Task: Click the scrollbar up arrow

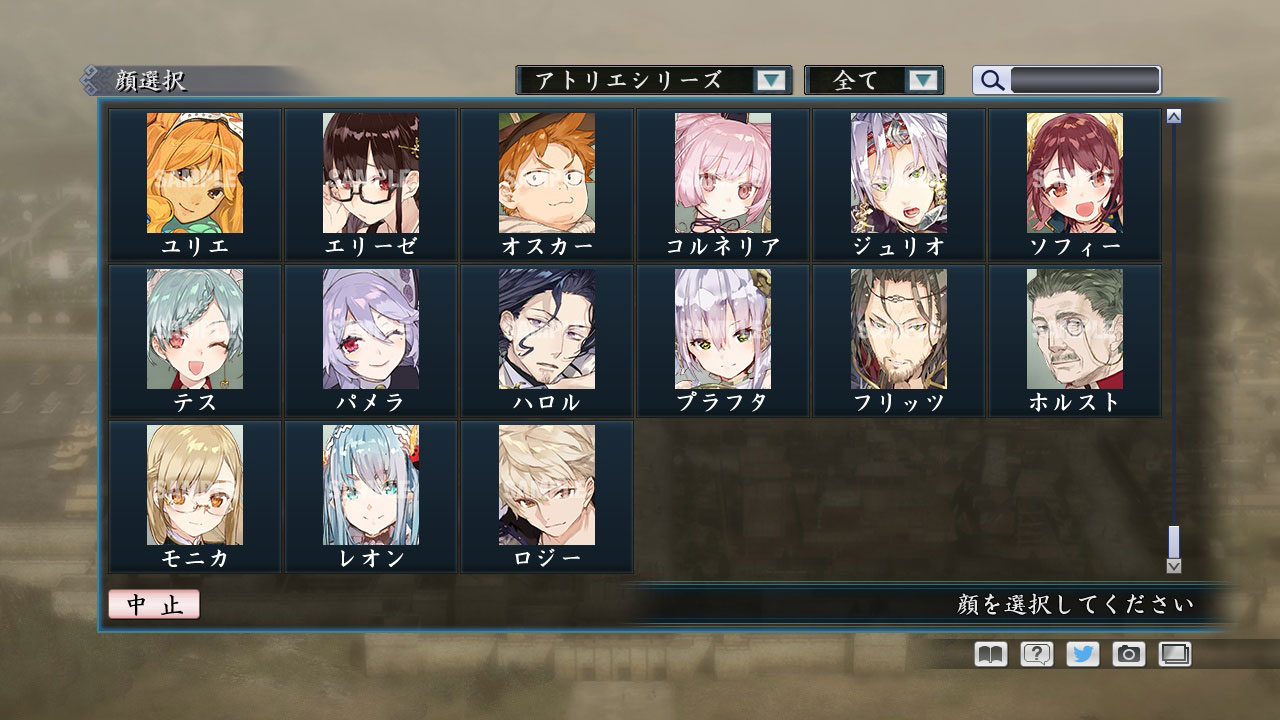Action: tap(1173, 115)
